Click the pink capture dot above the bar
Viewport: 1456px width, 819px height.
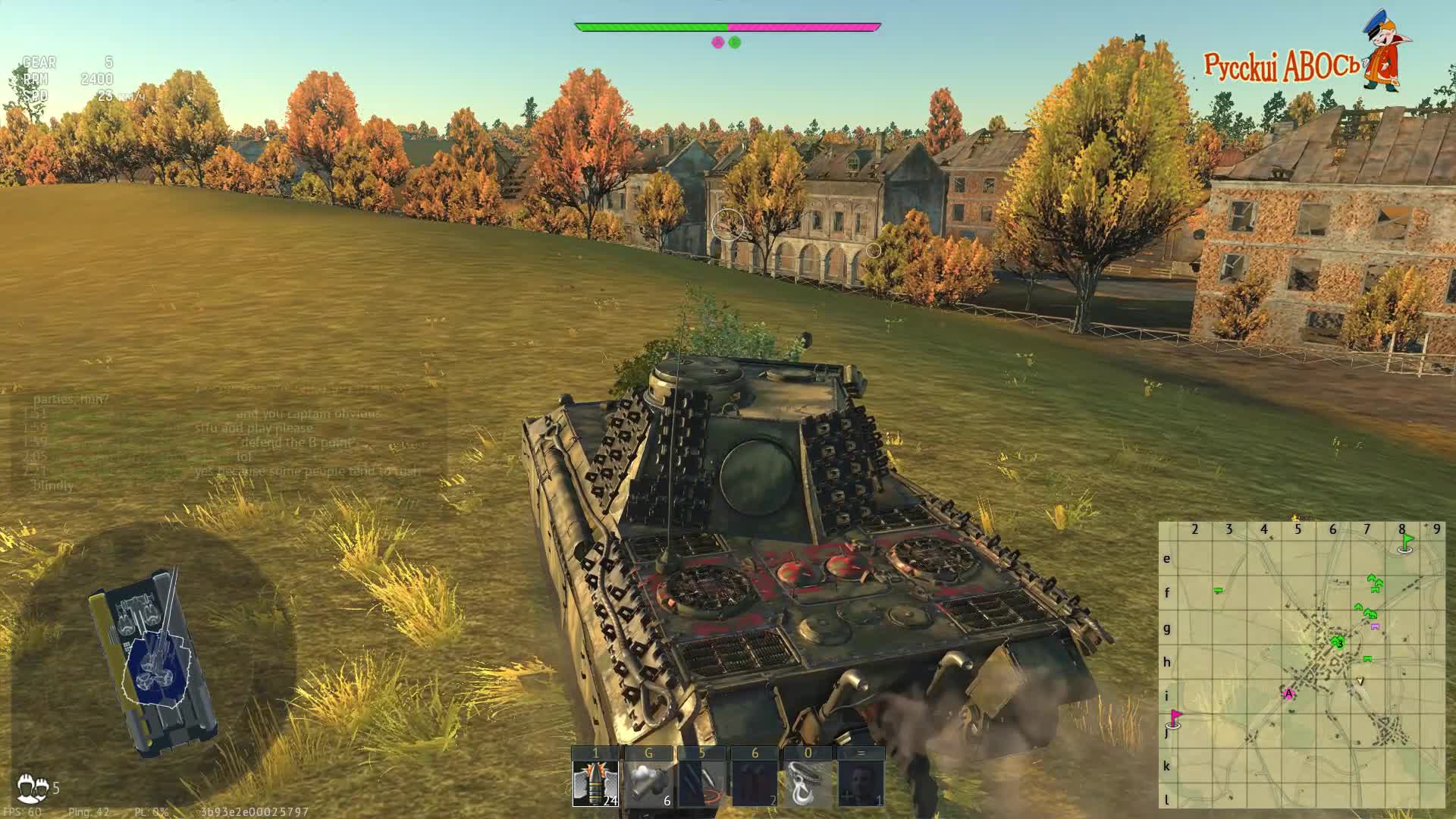coord(716,42)
